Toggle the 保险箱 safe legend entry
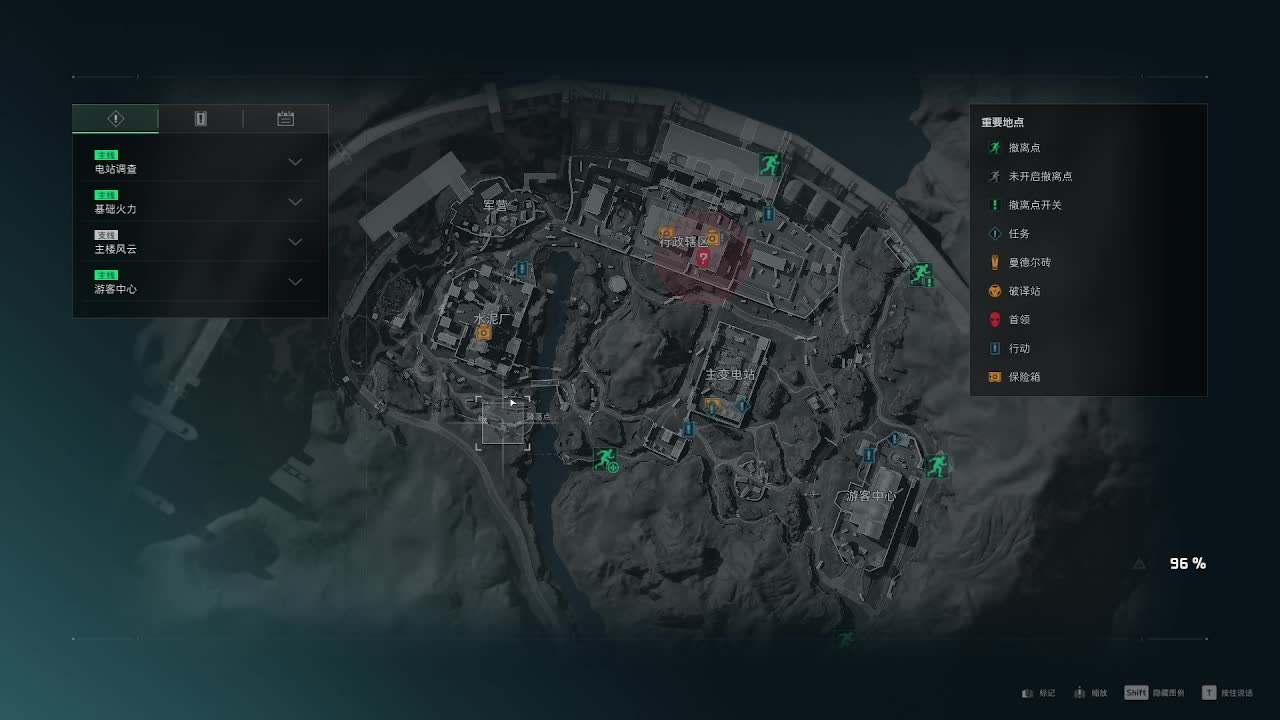Image resolution: width=1280 pixels, height=720 pixels. click(x=1024, y=377)
